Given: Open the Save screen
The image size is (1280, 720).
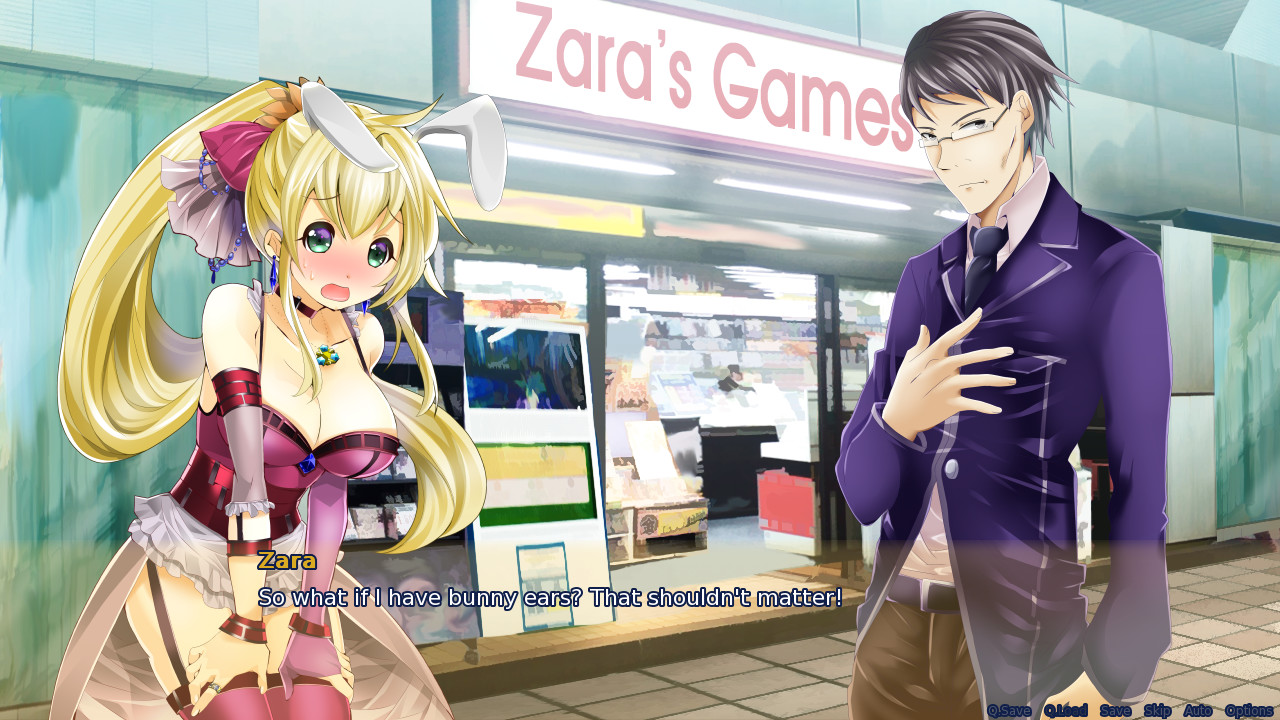Looking at the screenshot, I should point(1115,709).
